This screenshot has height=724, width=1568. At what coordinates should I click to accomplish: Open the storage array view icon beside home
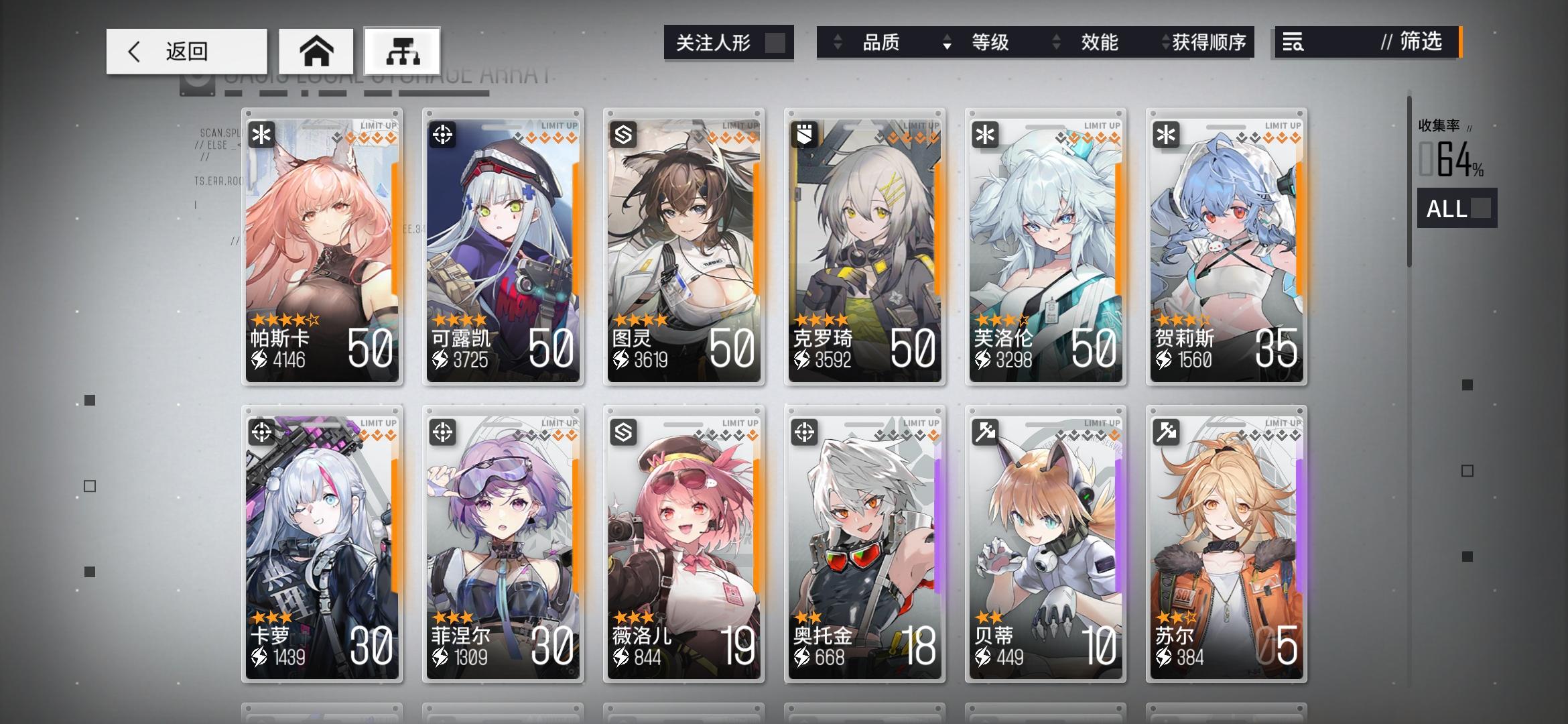click(401, 50)
